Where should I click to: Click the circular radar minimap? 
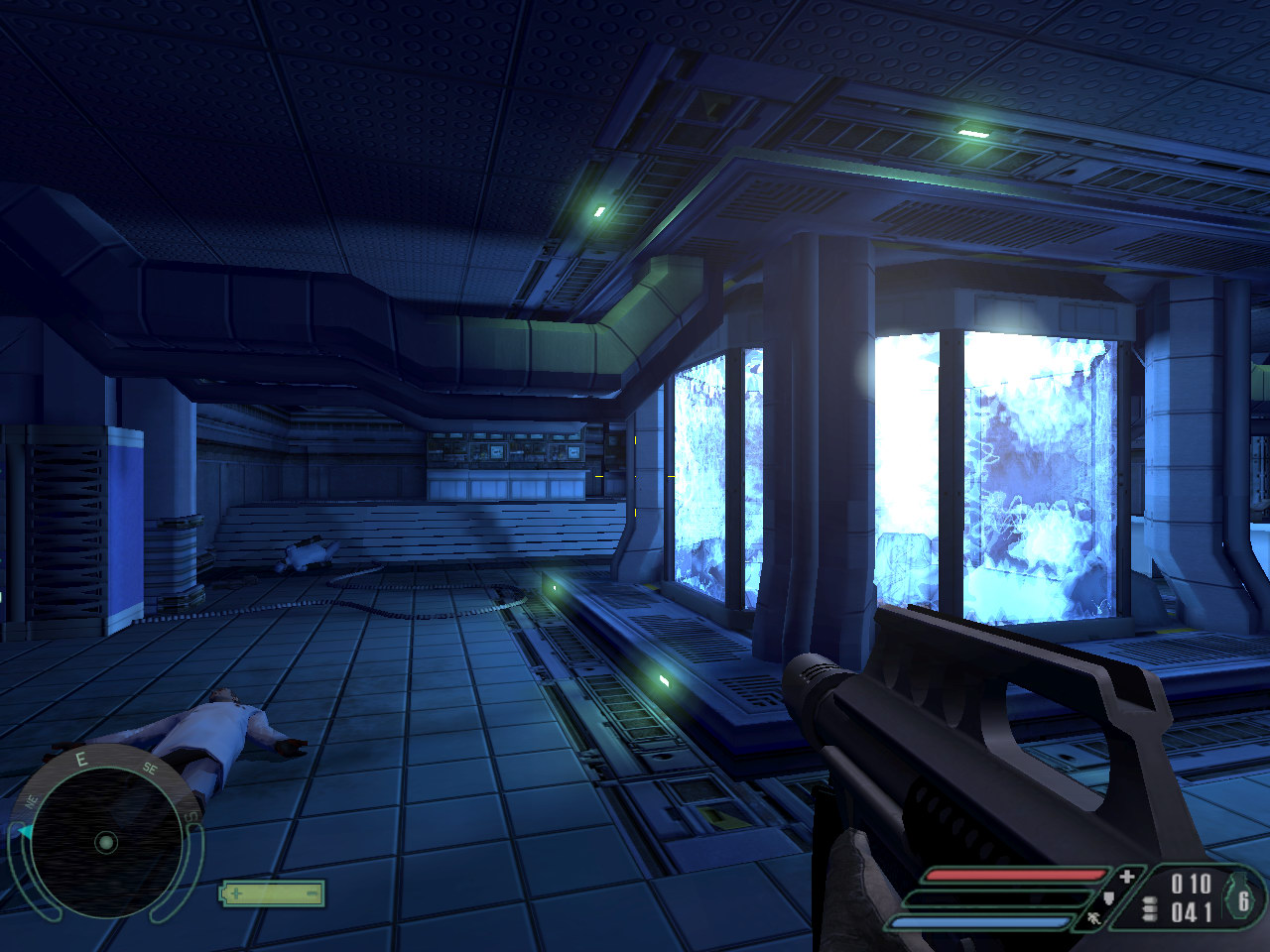pyautogui.click(x=105, y=843)
